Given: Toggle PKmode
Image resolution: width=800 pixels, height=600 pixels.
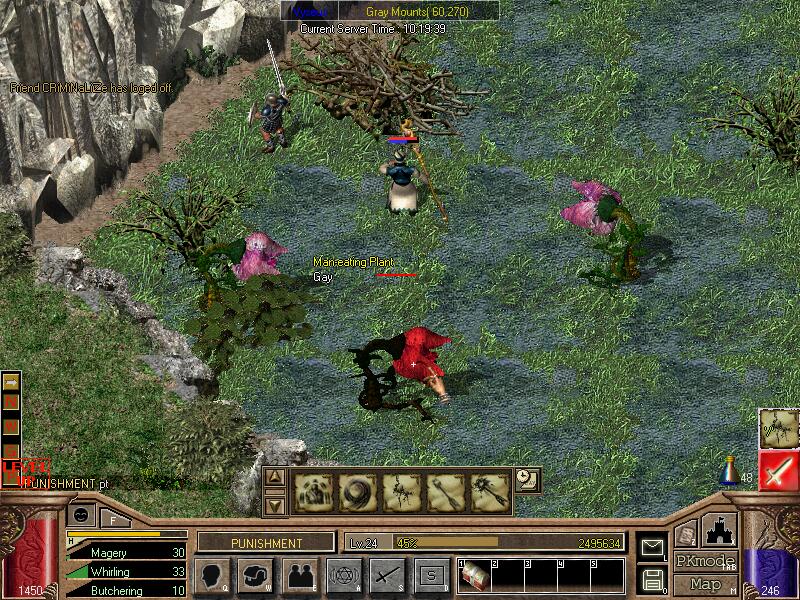Looking at the screenshot, I should click(704, 561).
